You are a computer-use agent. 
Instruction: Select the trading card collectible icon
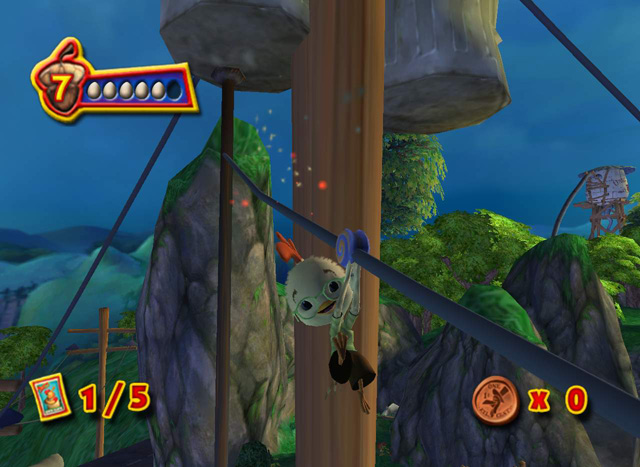49,397
